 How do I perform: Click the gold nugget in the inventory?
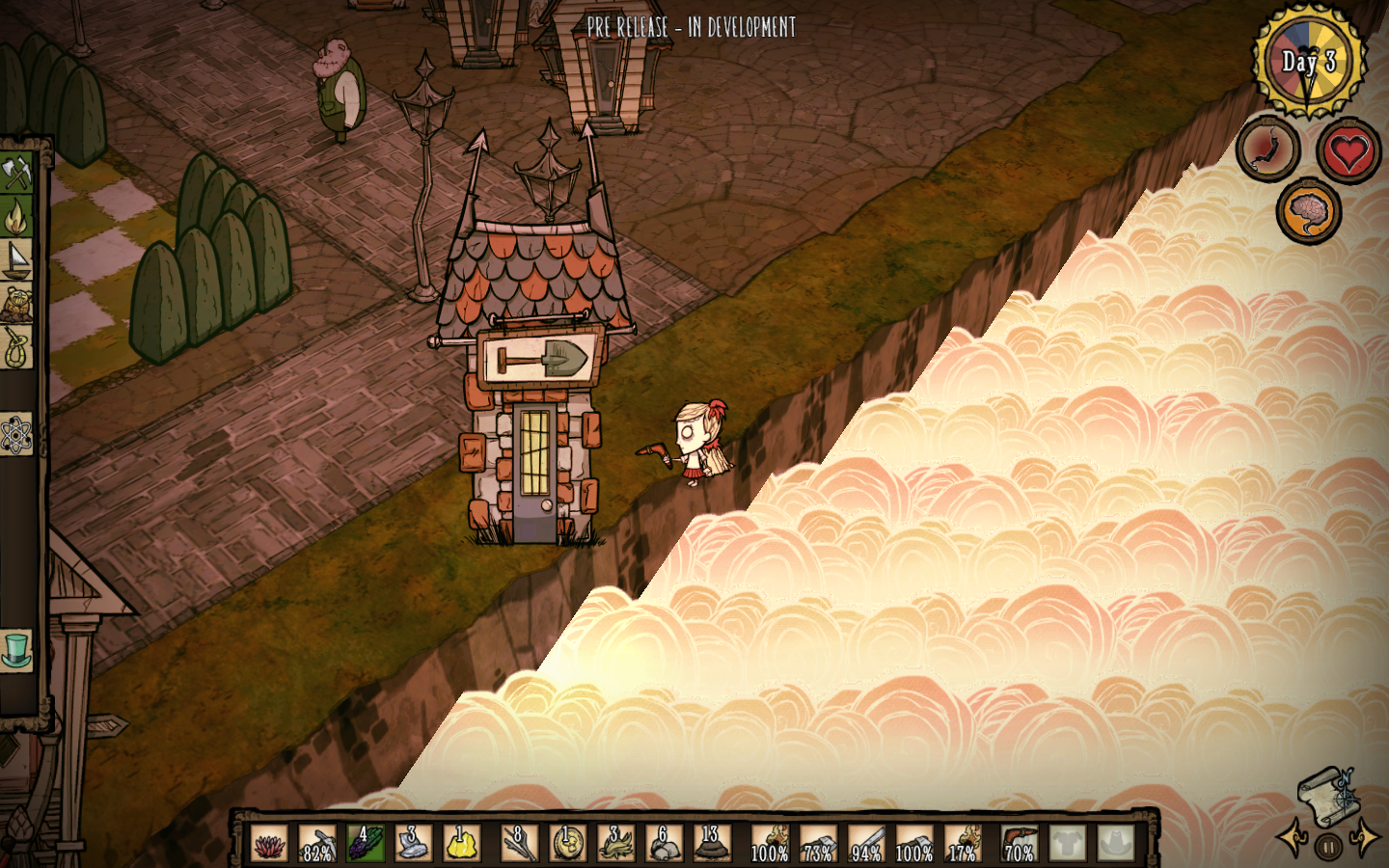pyautogui.click(x=460, y=842)
